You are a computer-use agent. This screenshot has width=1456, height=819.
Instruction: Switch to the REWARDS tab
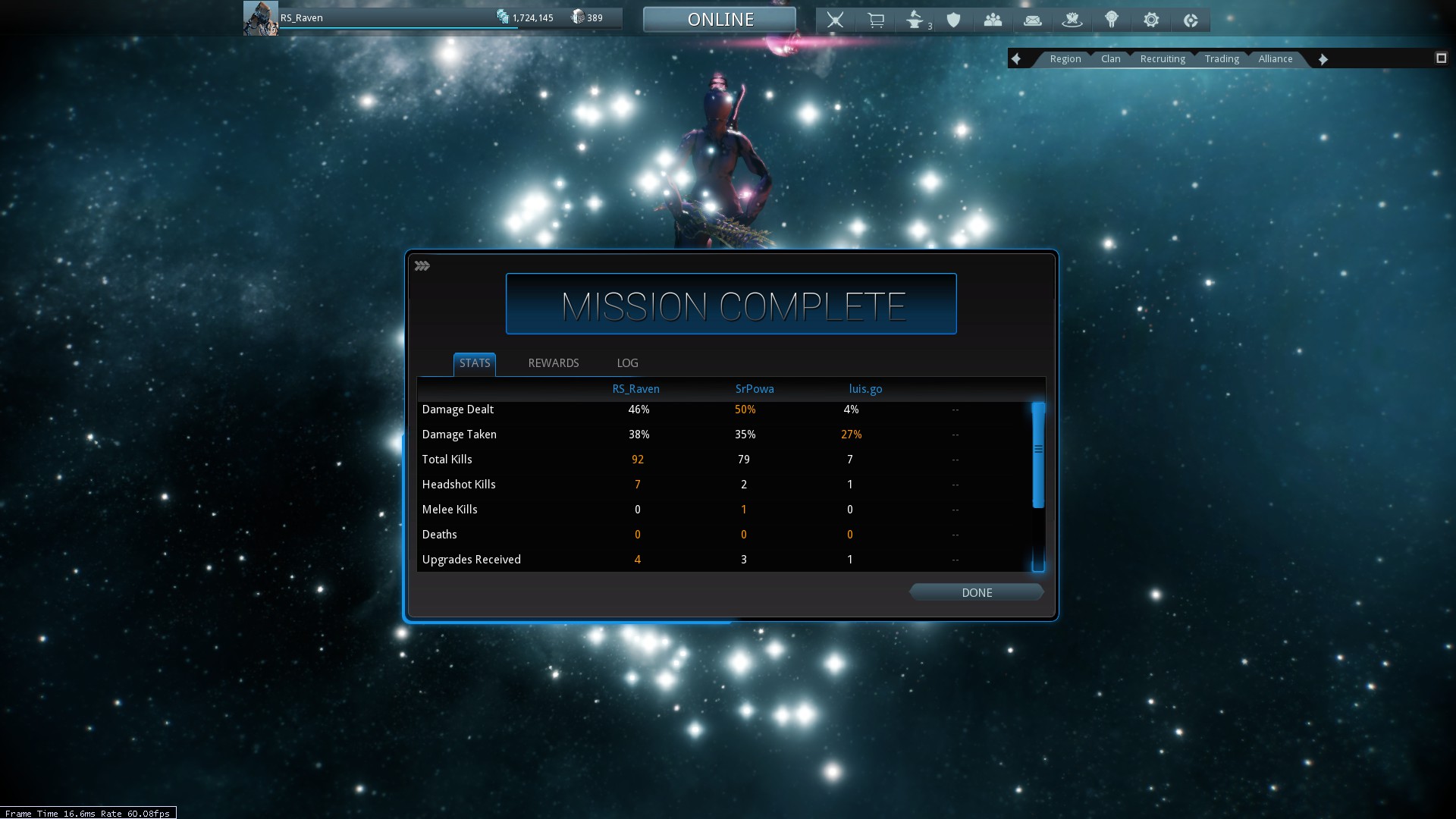pos(554,363)
